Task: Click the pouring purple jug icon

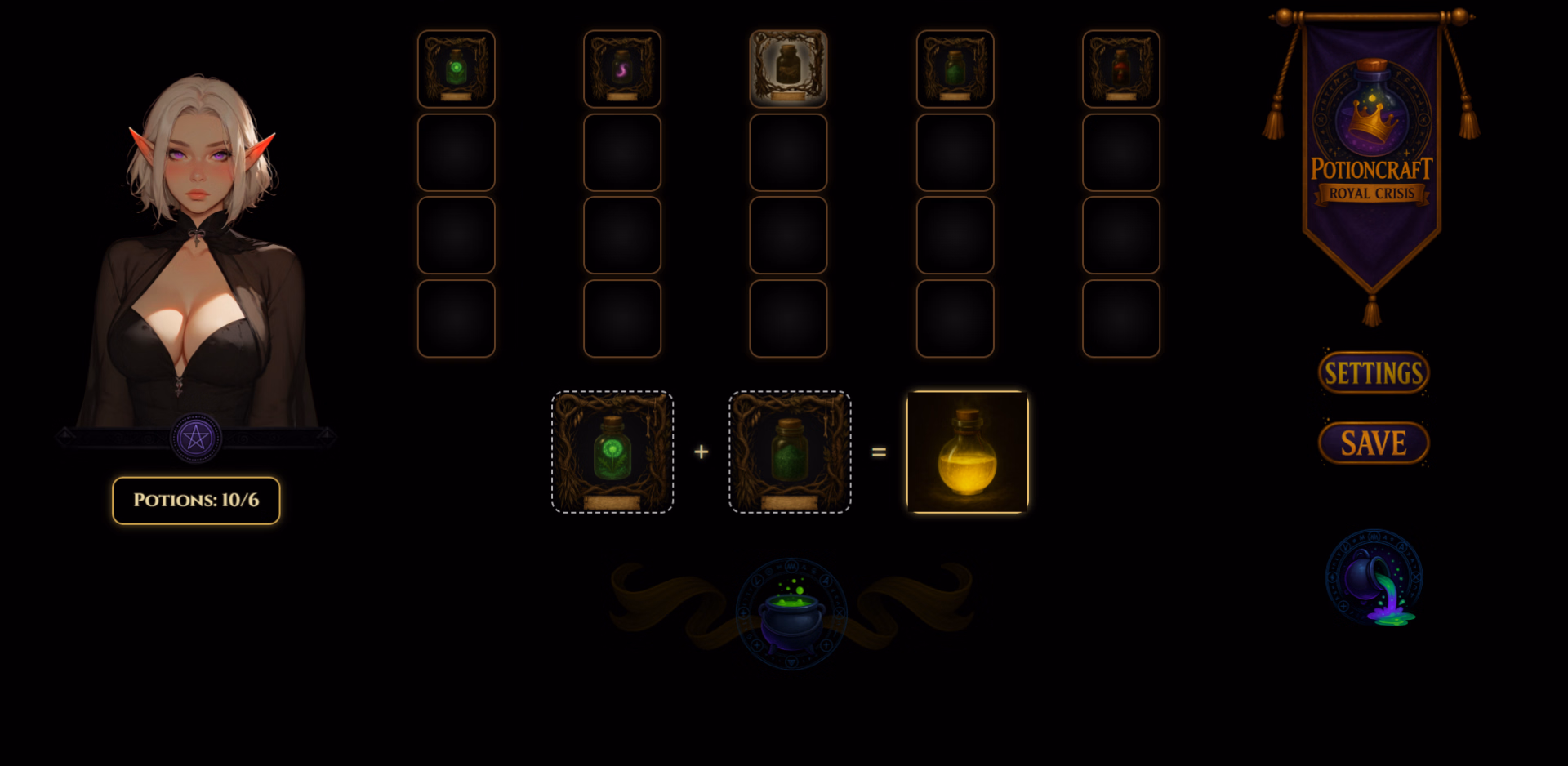Action: click(1374, 578)
